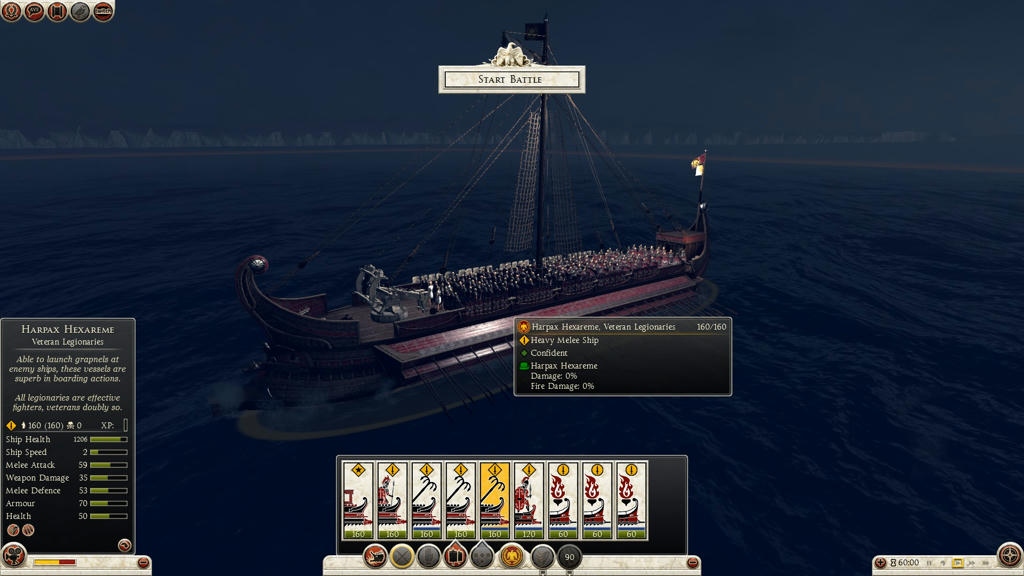This screenshot has height=576, width=1024.
Task: Click the Start Battle button
Action: coord(511,79)
